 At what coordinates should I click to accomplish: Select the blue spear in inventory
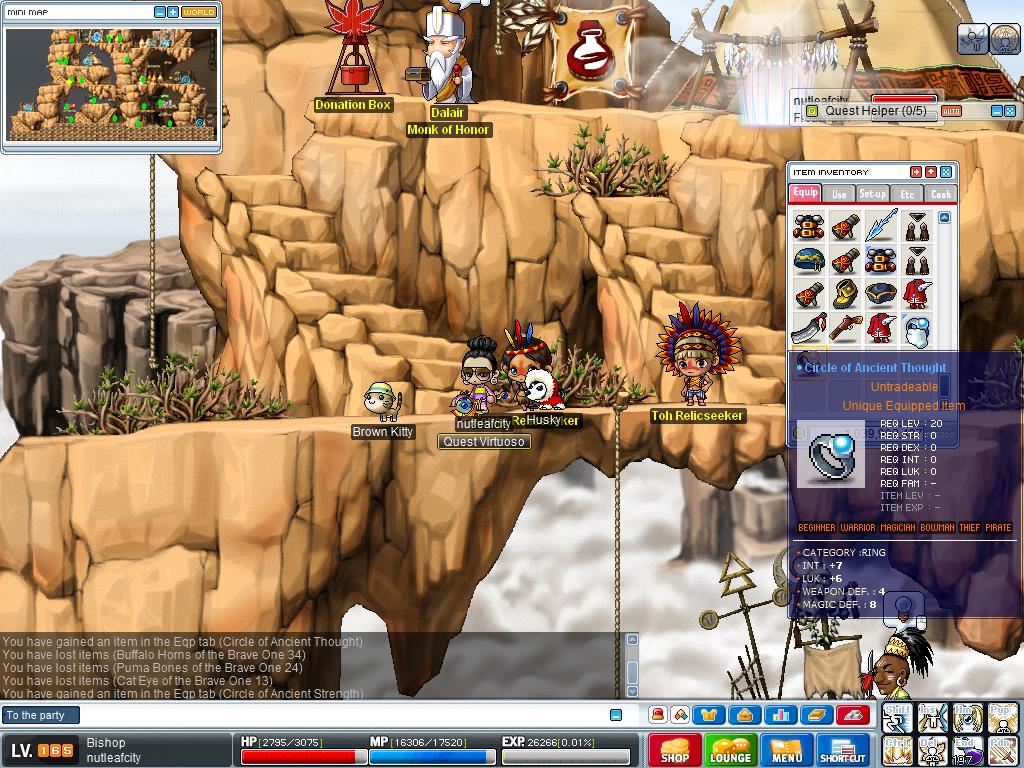(x=881, y=225)
